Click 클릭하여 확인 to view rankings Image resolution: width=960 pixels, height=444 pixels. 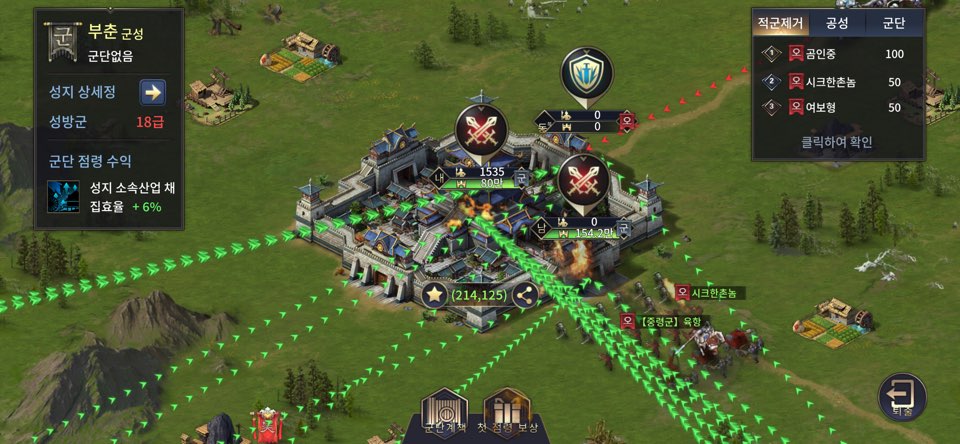[x=839, y=142]
